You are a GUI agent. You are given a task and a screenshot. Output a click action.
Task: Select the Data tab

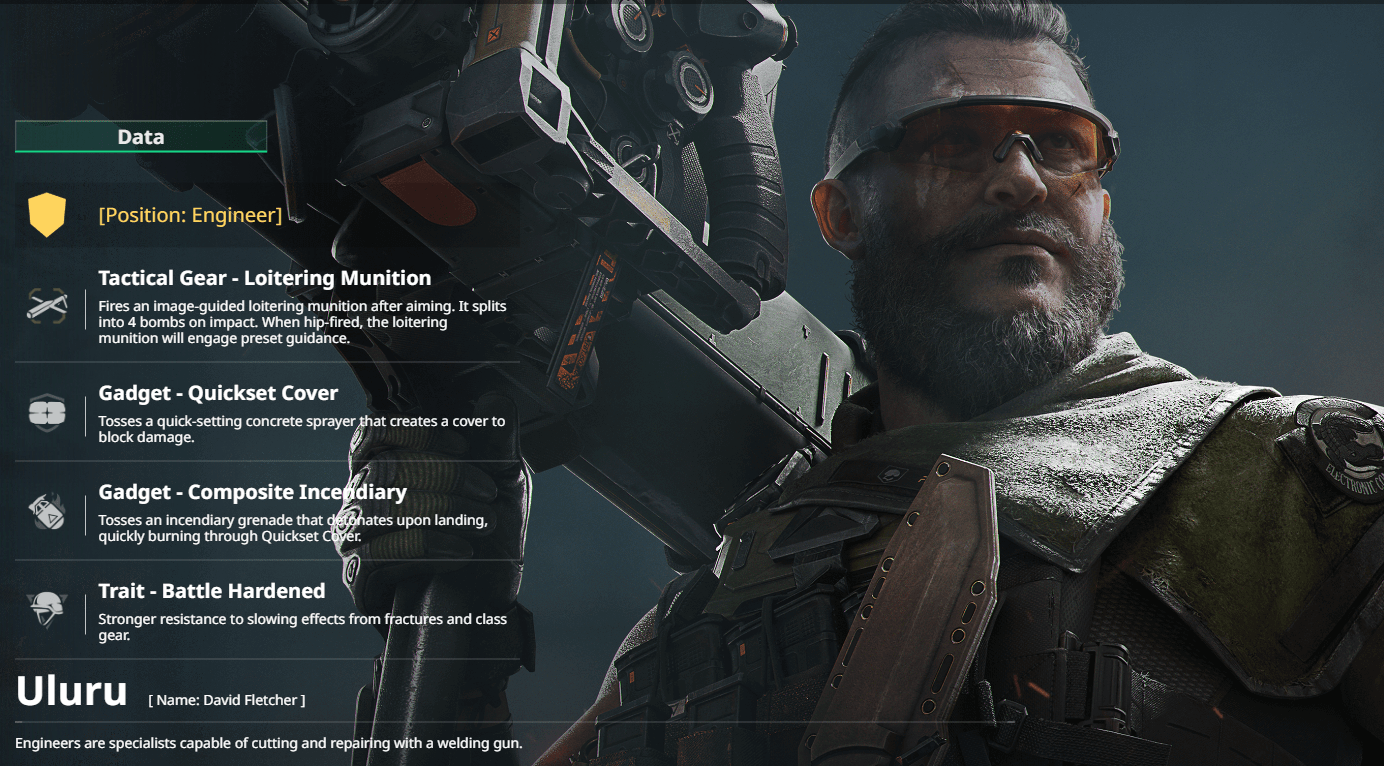(x=141, y=137)
